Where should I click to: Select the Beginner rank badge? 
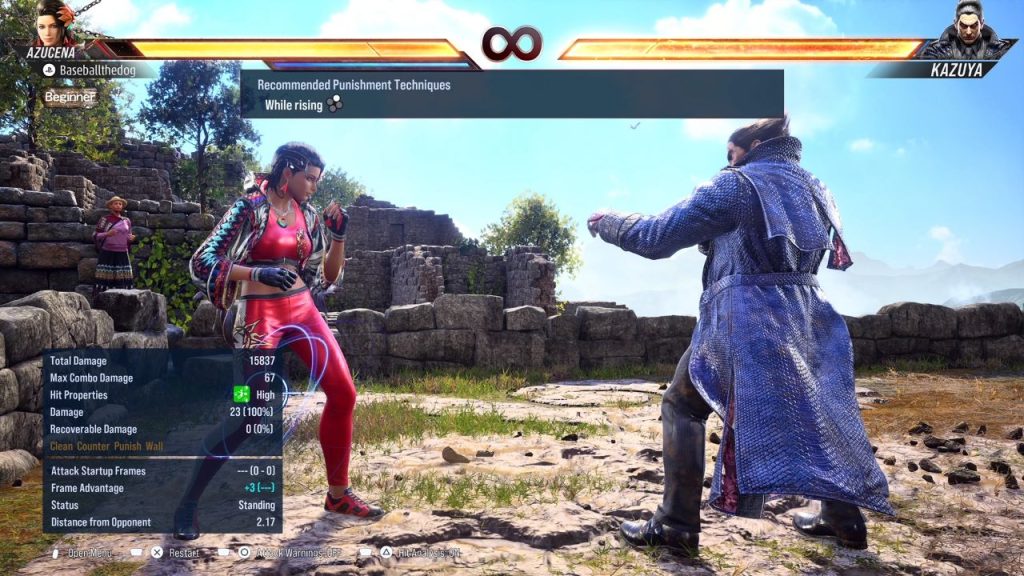point(70,97)
